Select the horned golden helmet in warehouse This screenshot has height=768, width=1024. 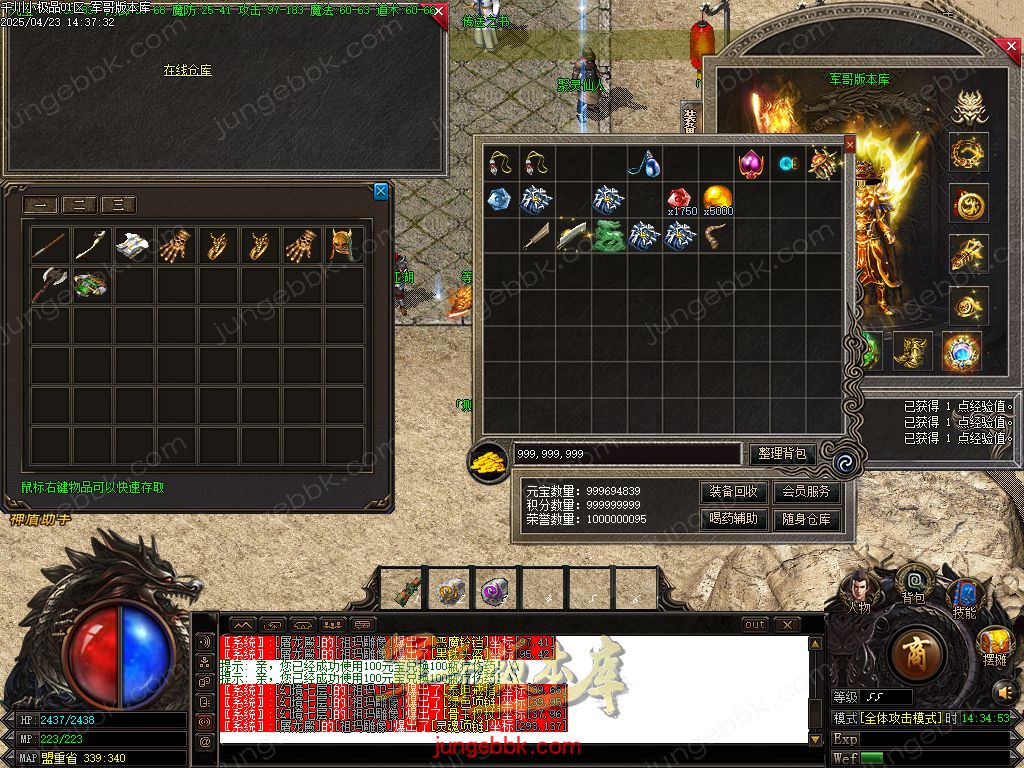coord(343,244)
